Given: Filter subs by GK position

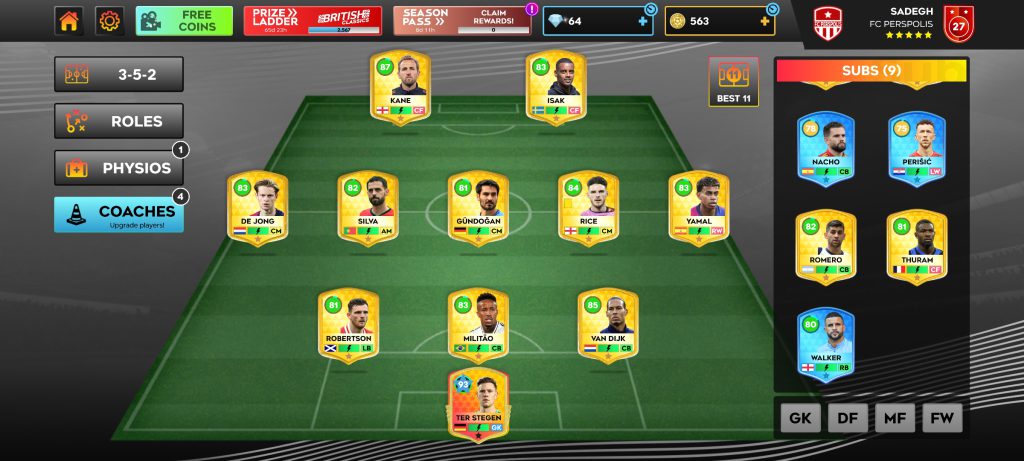Looking at the screenshot, I should pyautogui.click(x=800, y=418).
